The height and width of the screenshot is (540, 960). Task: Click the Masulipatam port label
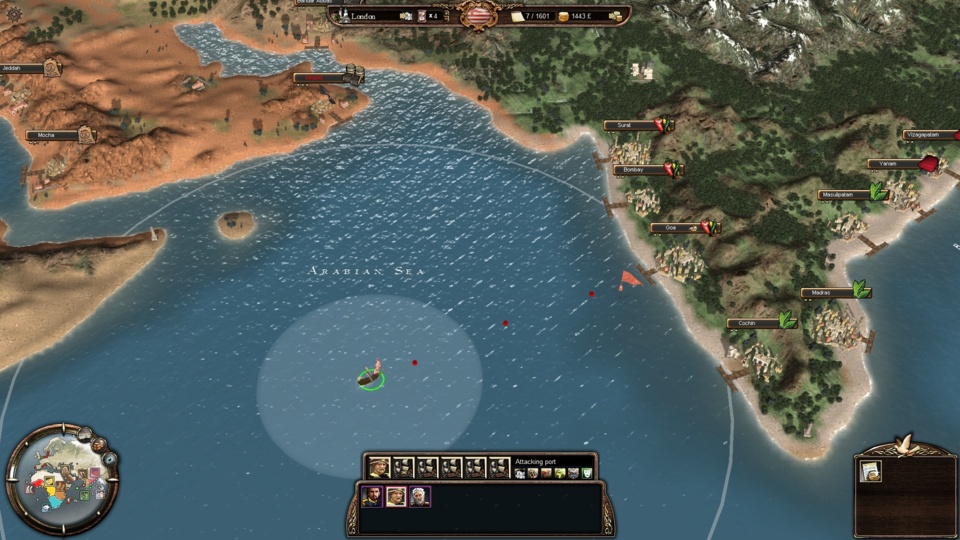click(843, 195)
